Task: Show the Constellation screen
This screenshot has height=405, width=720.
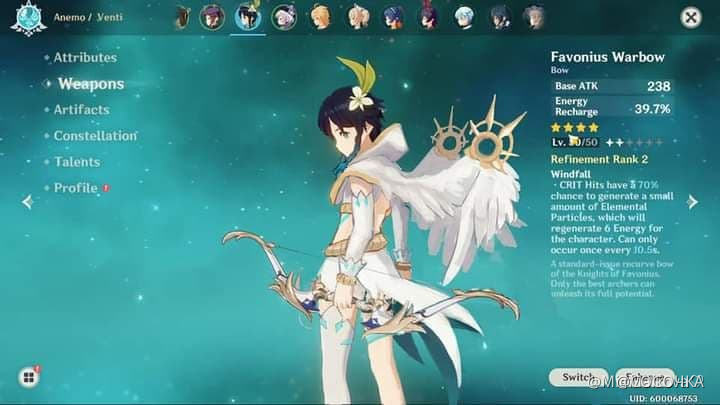Action: [95, 136]
